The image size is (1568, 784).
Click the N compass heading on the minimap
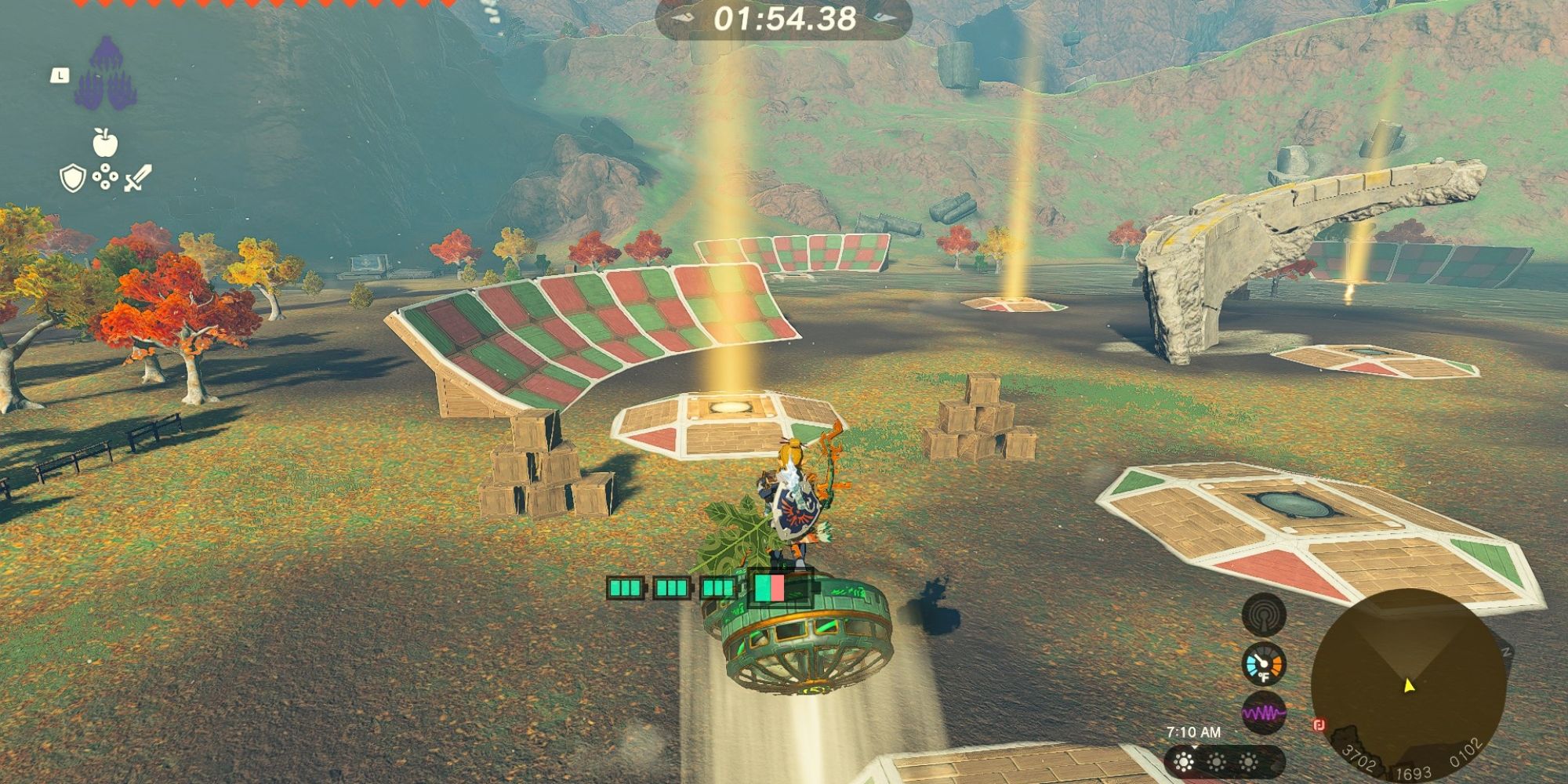1507,651
